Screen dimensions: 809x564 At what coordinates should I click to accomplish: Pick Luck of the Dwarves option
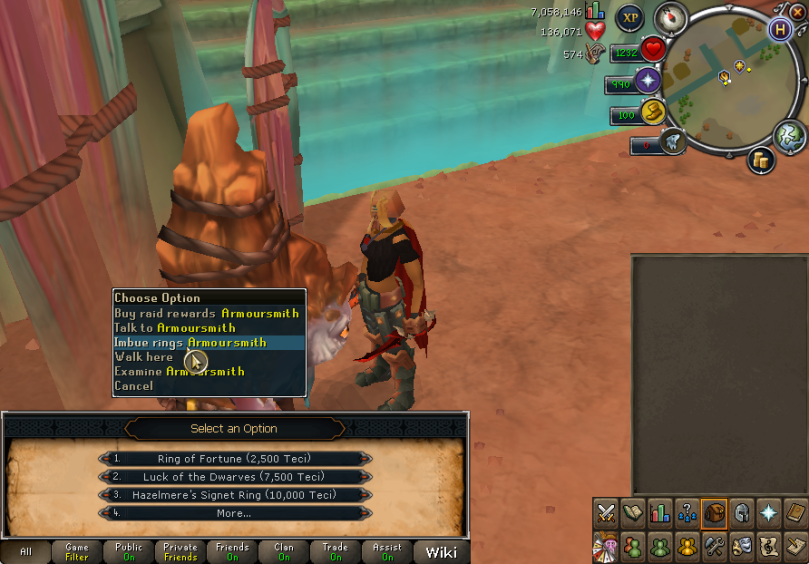click(235, 477)
